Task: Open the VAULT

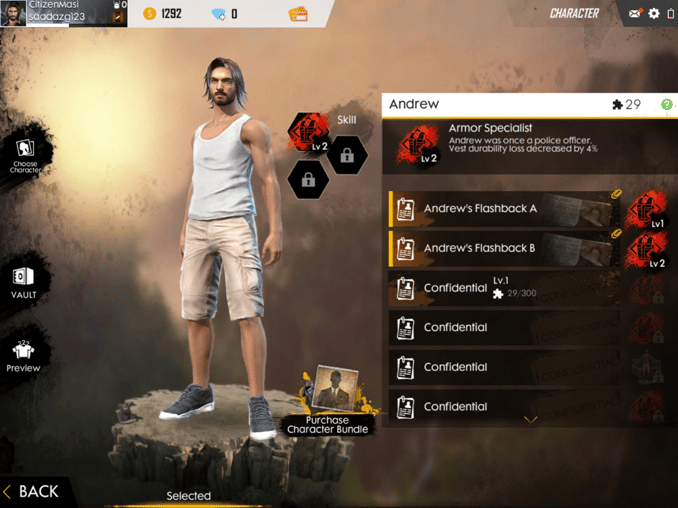Action: 23,281
